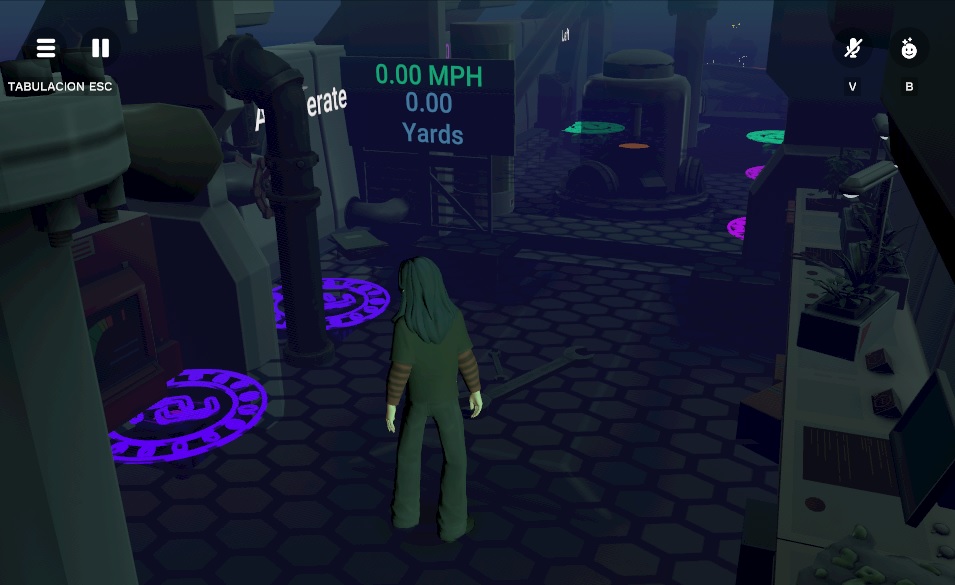This screenshot has width=955, height=585.
Task: Open the hamburger menu
Action: [x=46, y=48]
